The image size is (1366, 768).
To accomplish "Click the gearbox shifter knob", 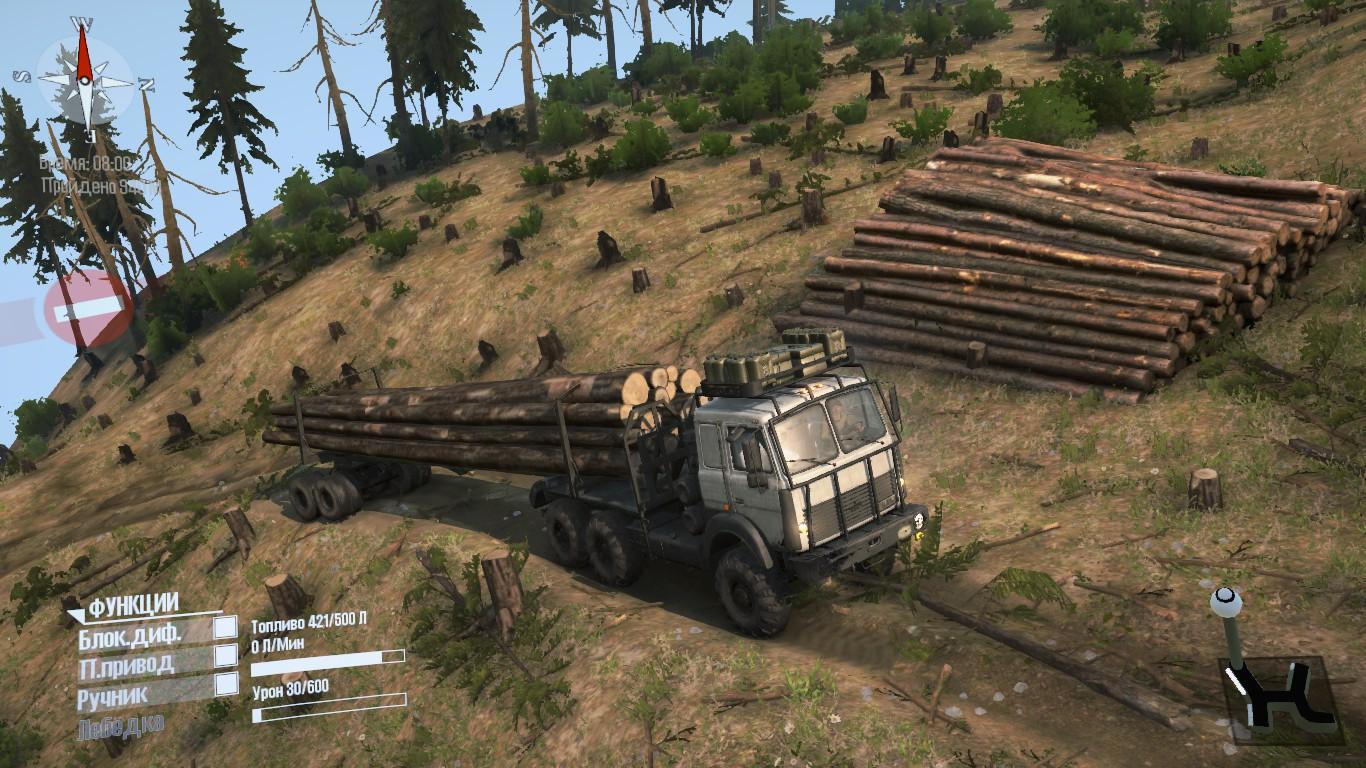I will pyautogui.click(x=1226, y=602).
